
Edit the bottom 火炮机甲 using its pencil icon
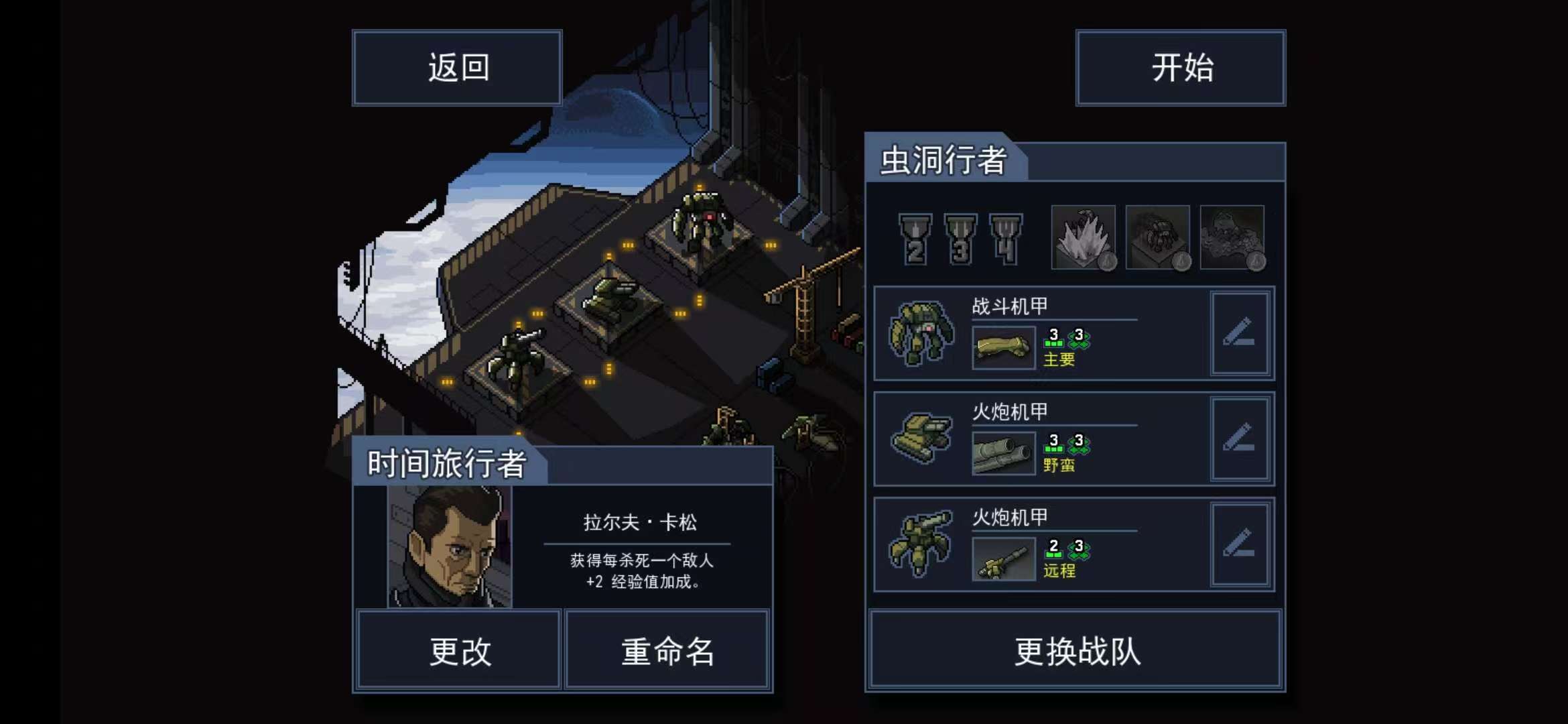[1242, 544]
